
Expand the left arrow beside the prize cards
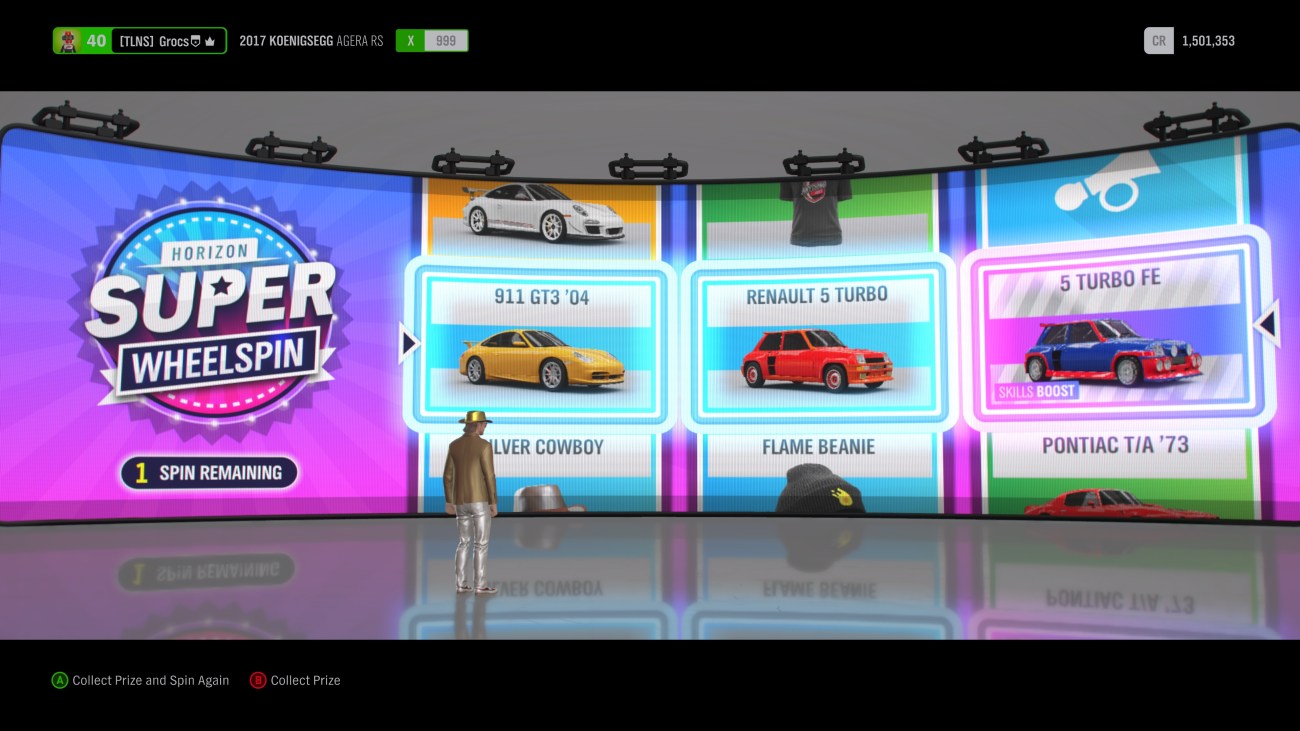[x=407, y=342]
